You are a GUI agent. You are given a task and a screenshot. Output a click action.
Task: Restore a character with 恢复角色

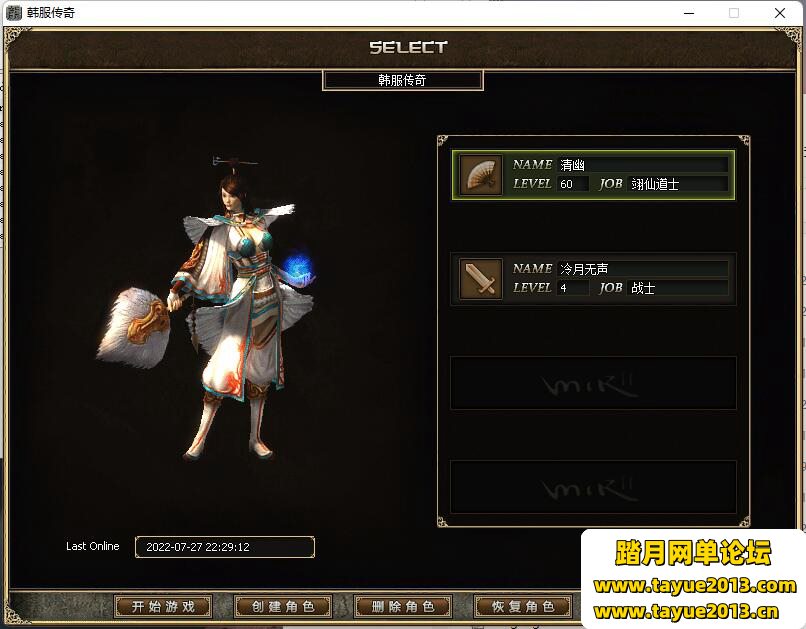523,606
